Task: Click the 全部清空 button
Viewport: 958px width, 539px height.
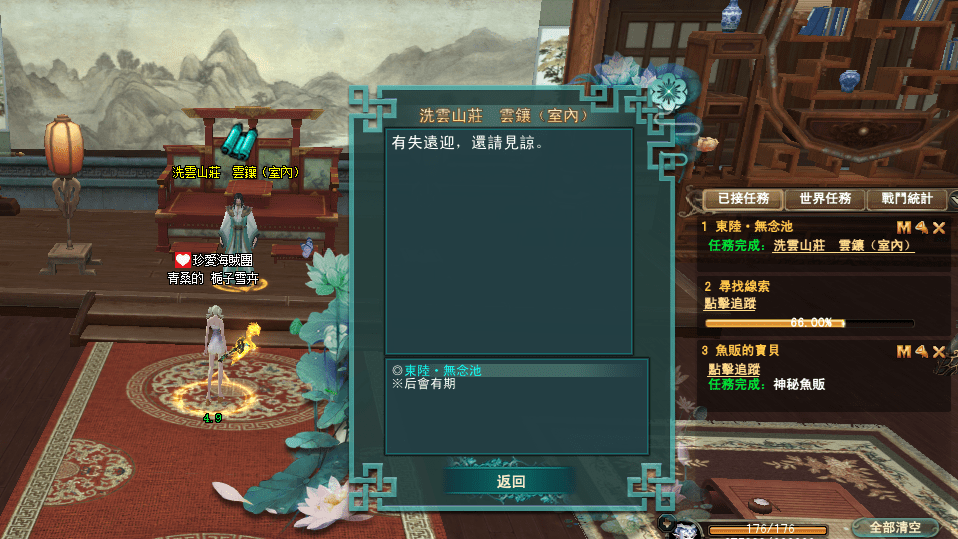Action: click(x=895, y=527)
